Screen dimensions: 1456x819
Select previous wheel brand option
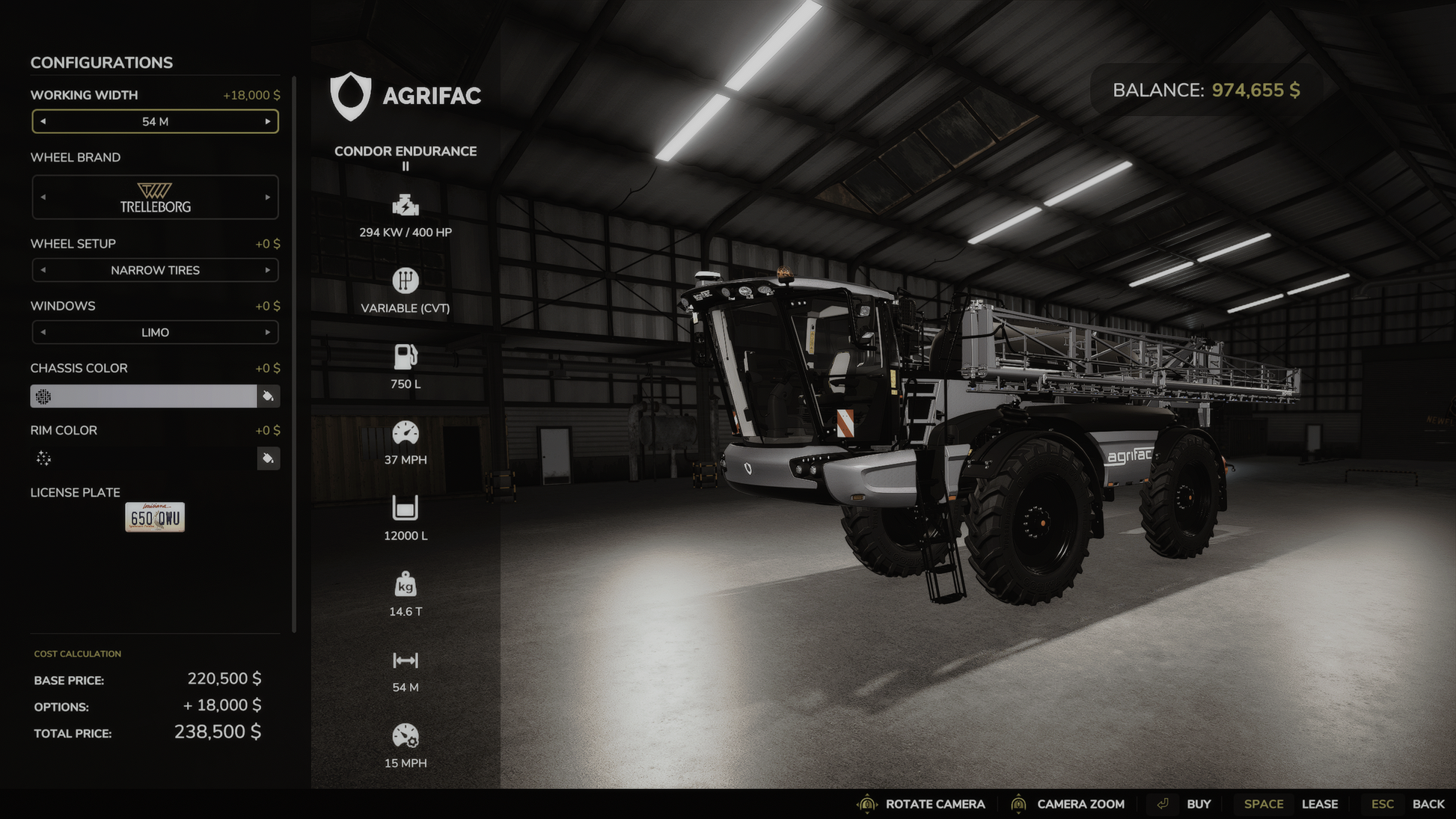click(43, 197)
